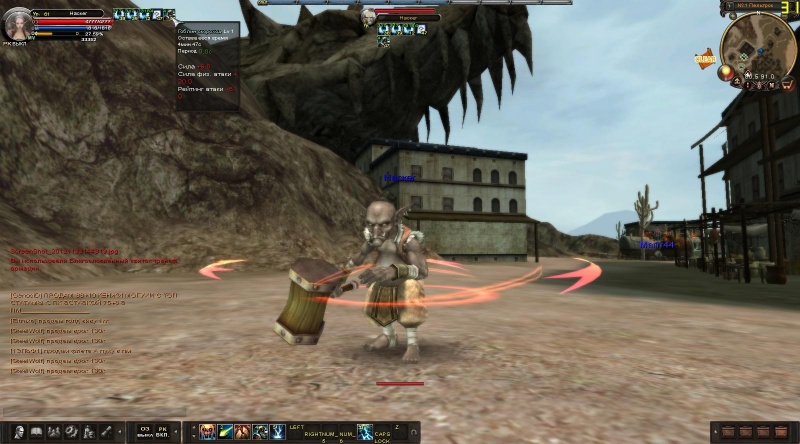Screen dimensions: 800x444
Task: Activate the lightning skill in hotbar slot five
Action: [x=277, y=432]
